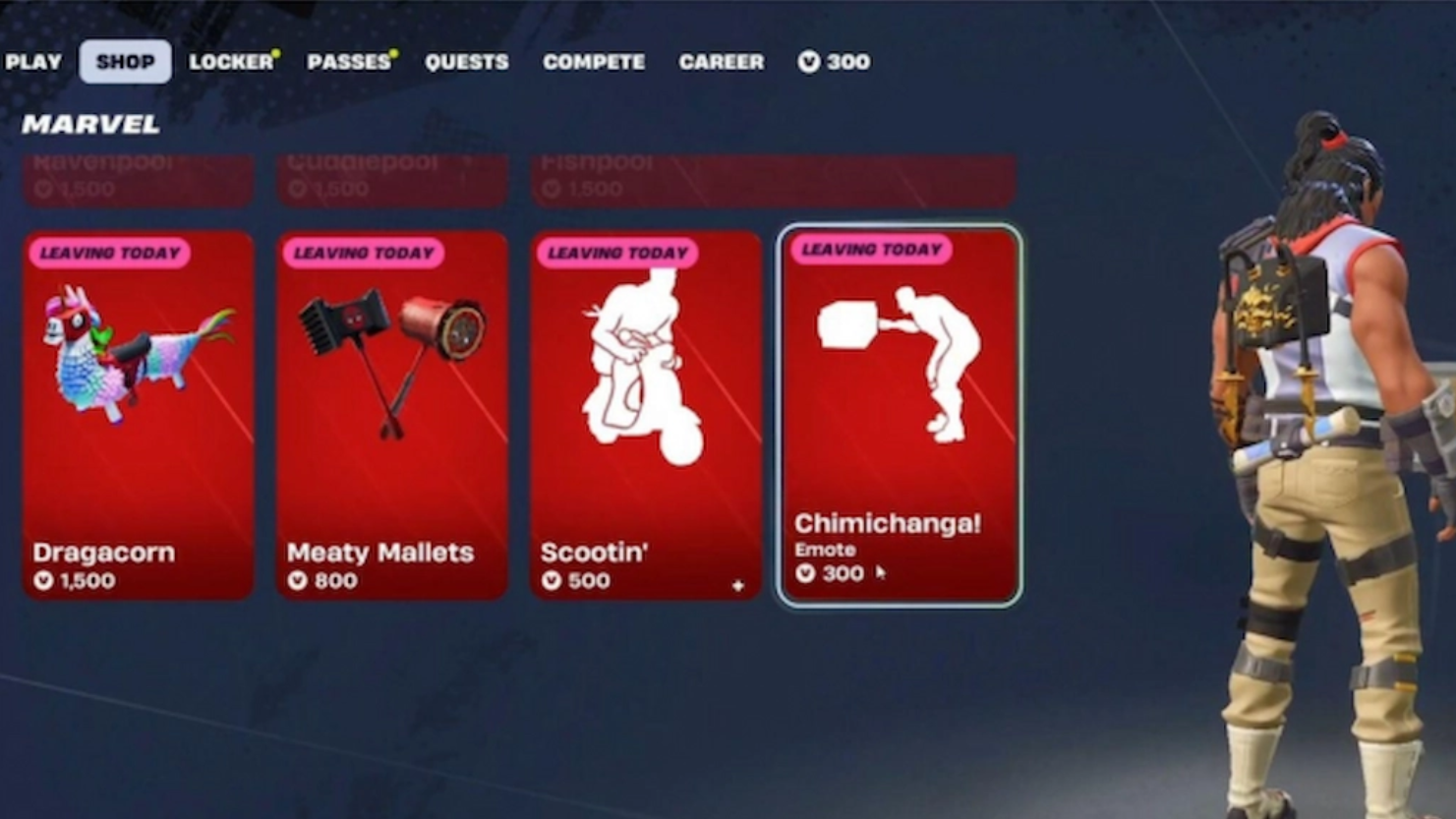Open the CAREER section

pos(721,62)
